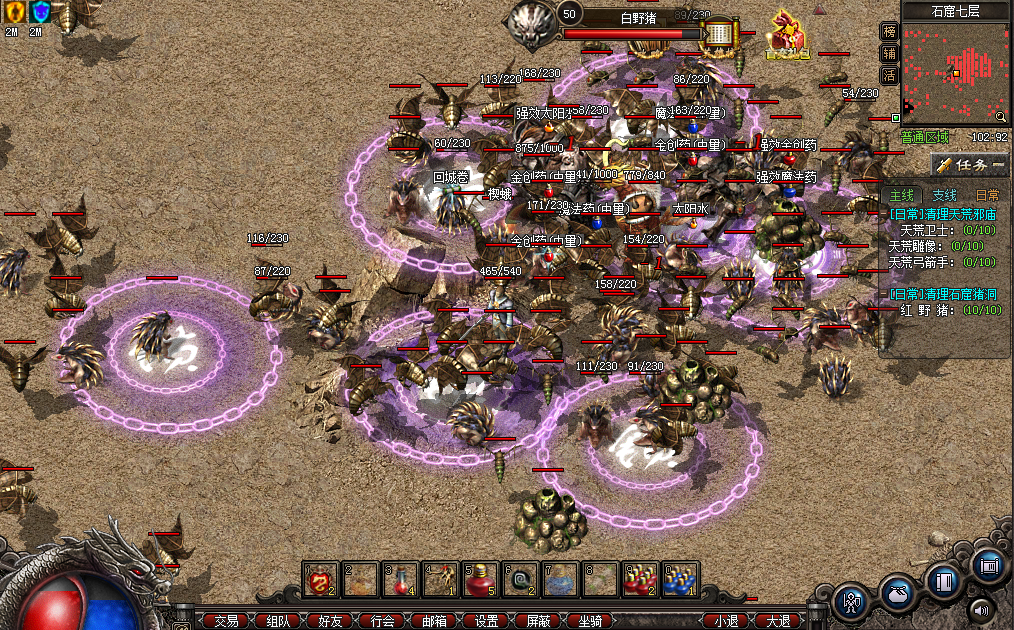Open the 任务 quest panel header
The height and width of the screenshot is (630, 1014).
coord(968,165)
